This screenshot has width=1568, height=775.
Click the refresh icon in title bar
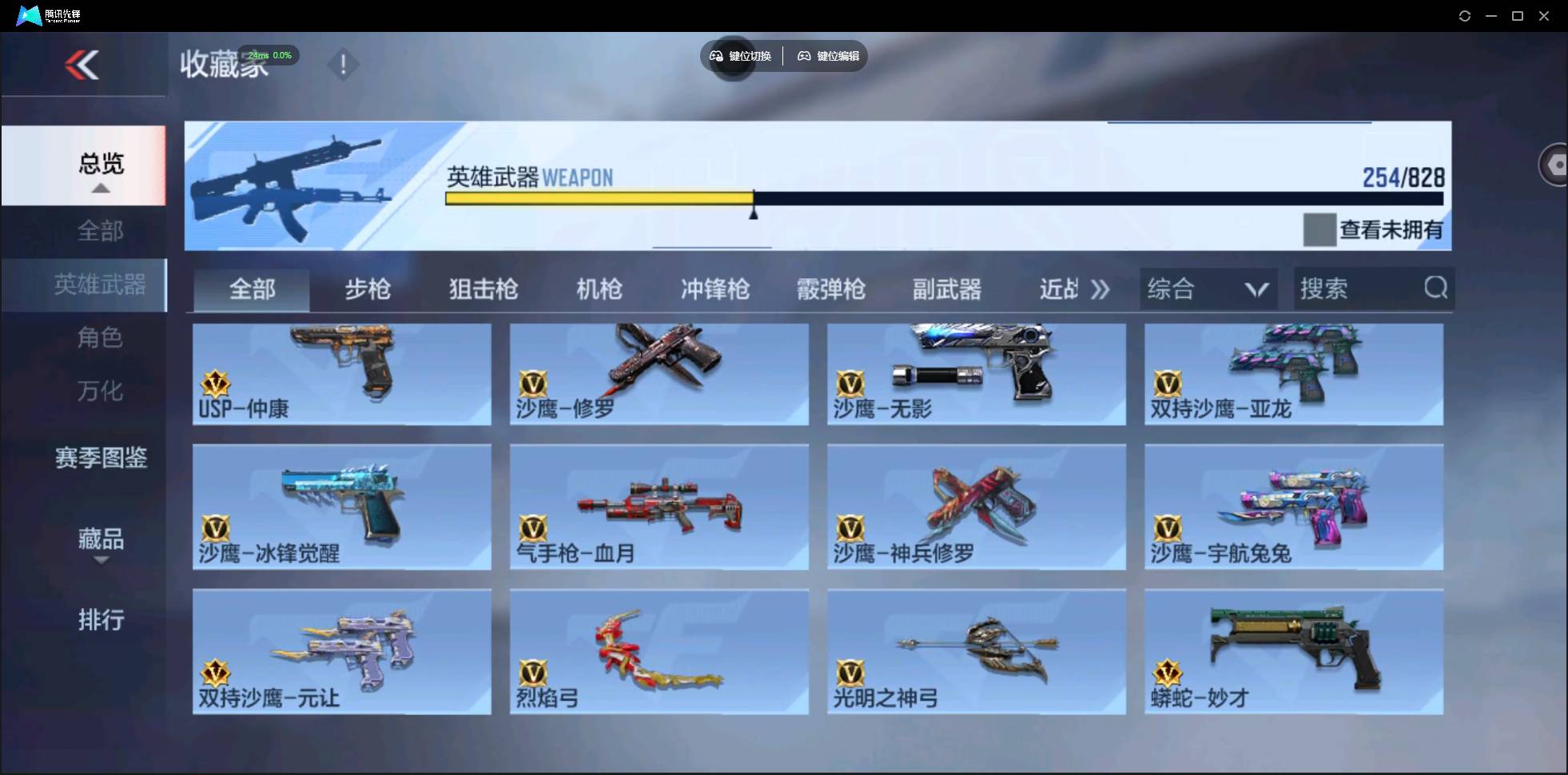coord(1466,15)
